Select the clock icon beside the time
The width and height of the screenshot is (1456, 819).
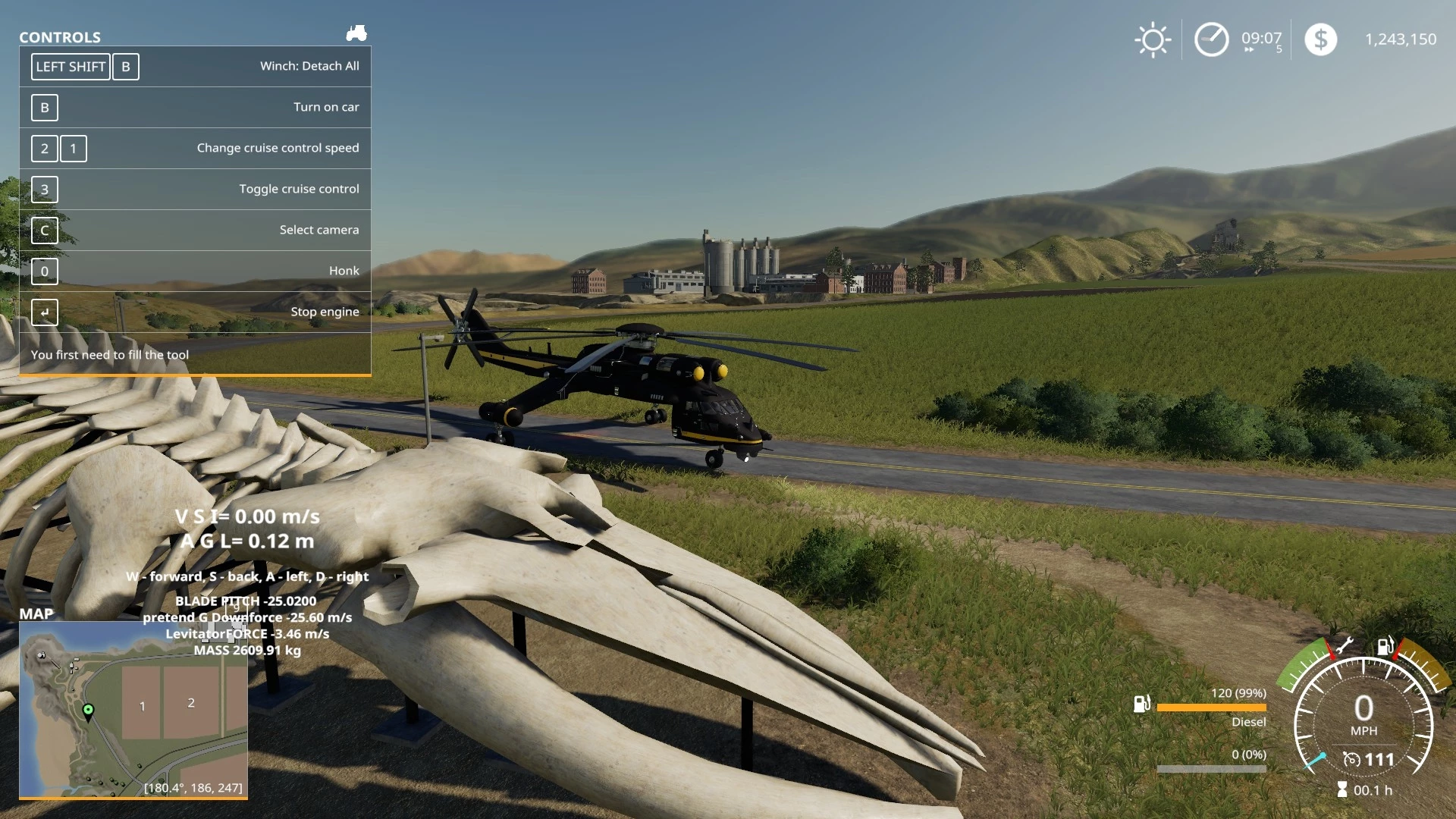pos(1211,39)
